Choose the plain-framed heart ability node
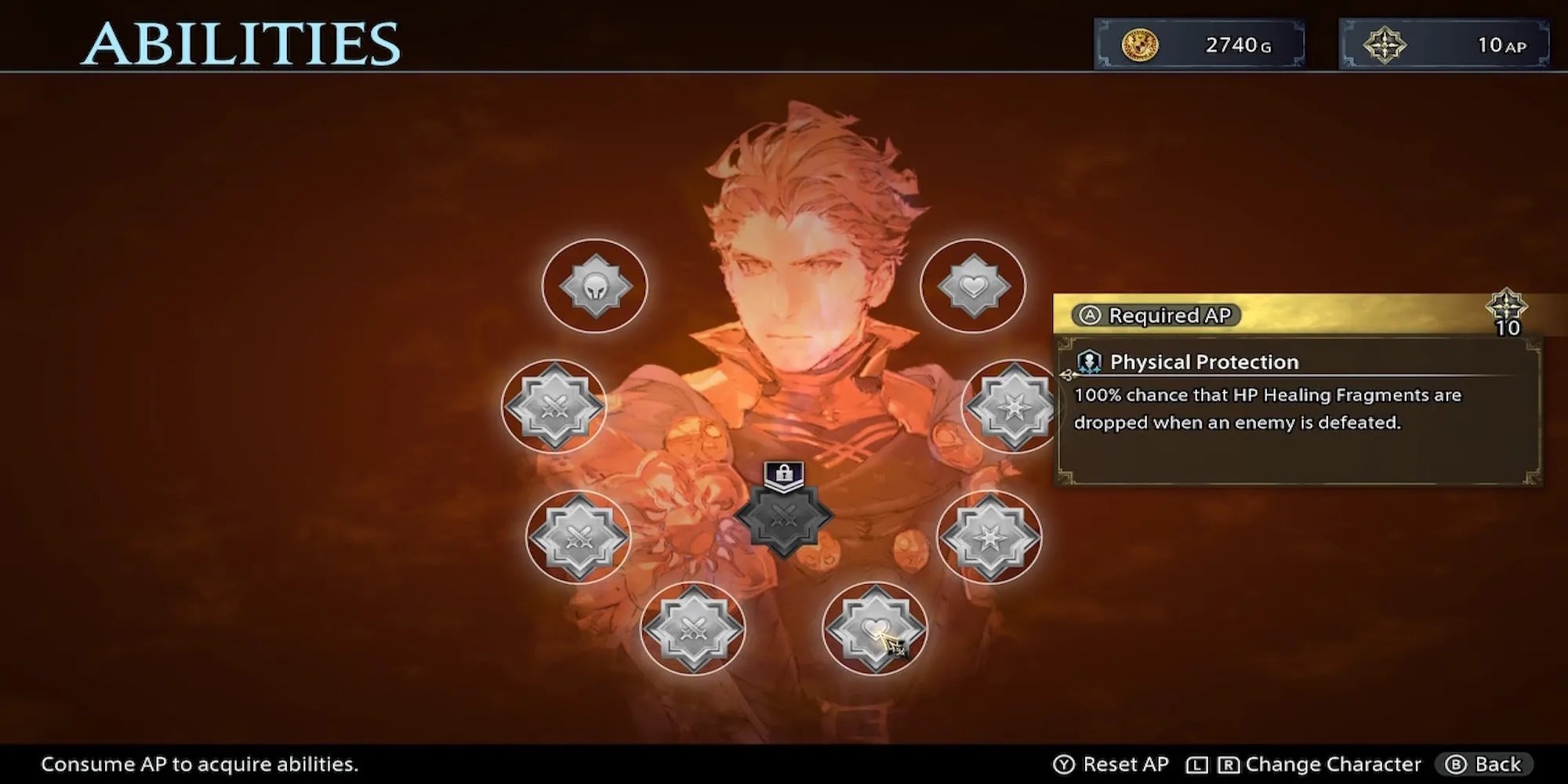The height and width of the screenshot is (784, 1568). pos(973,286)
